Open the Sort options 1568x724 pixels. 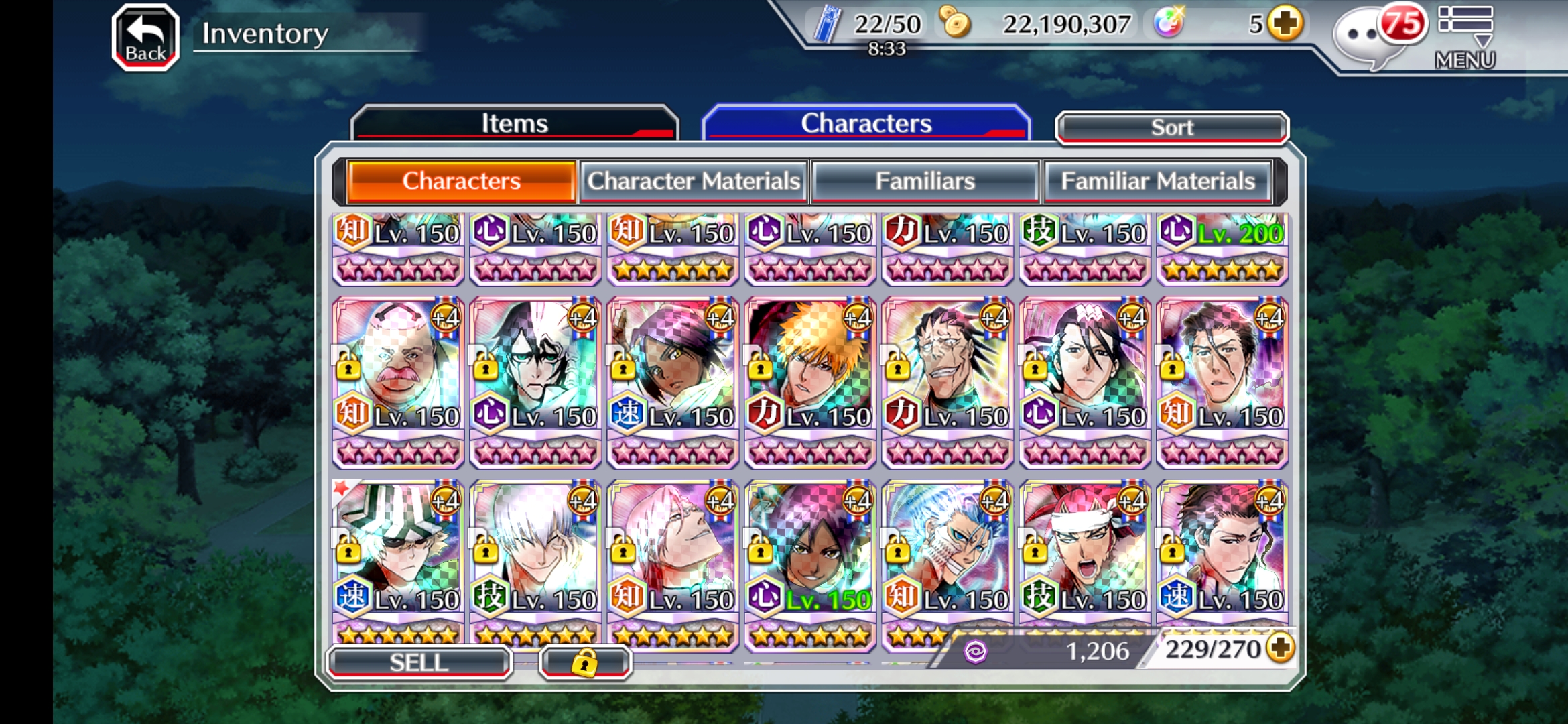(x=1171, y=127)
